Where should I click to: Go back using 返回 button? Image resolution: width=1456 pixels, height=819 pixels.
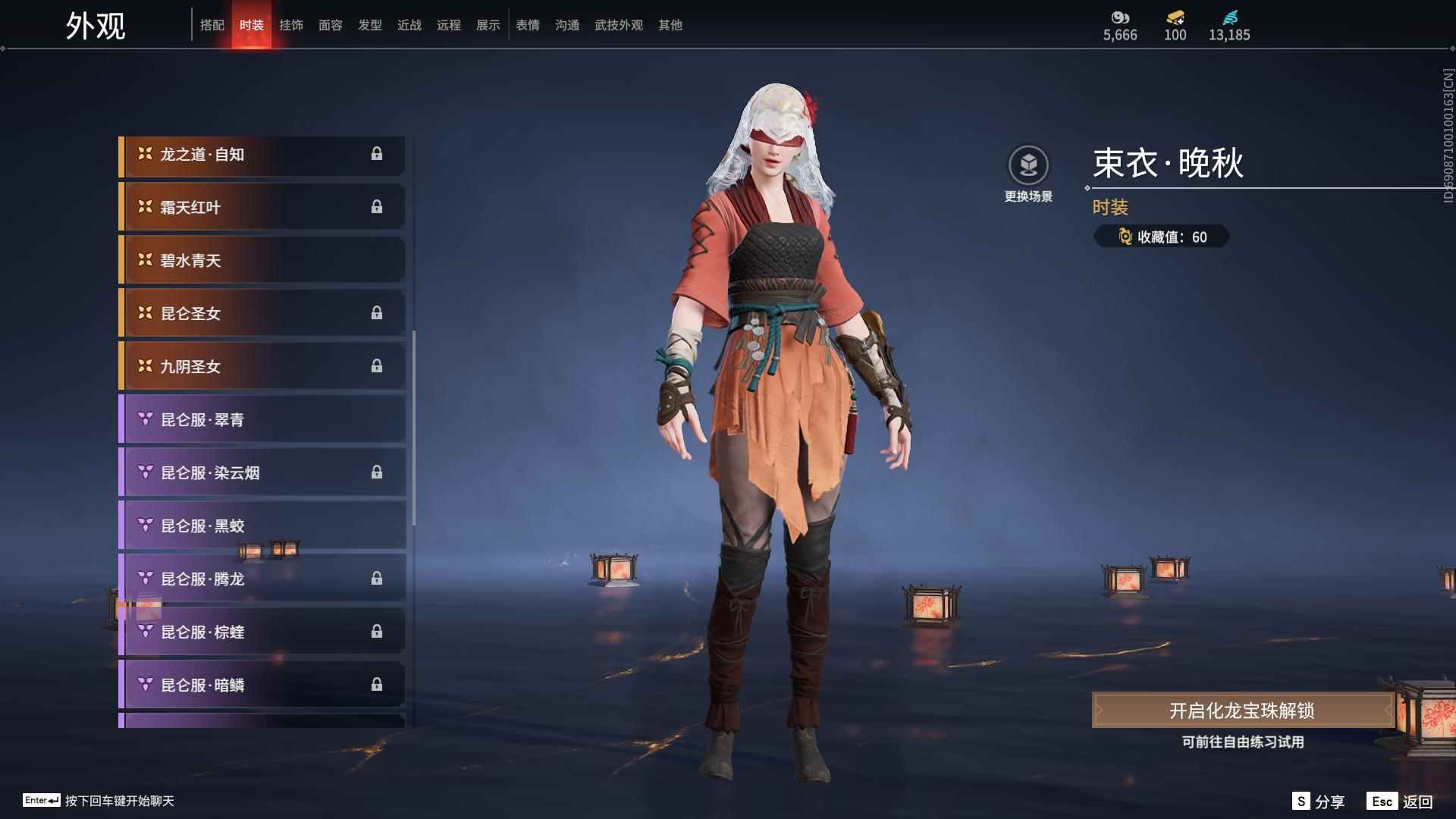(x=1401, y=802)
